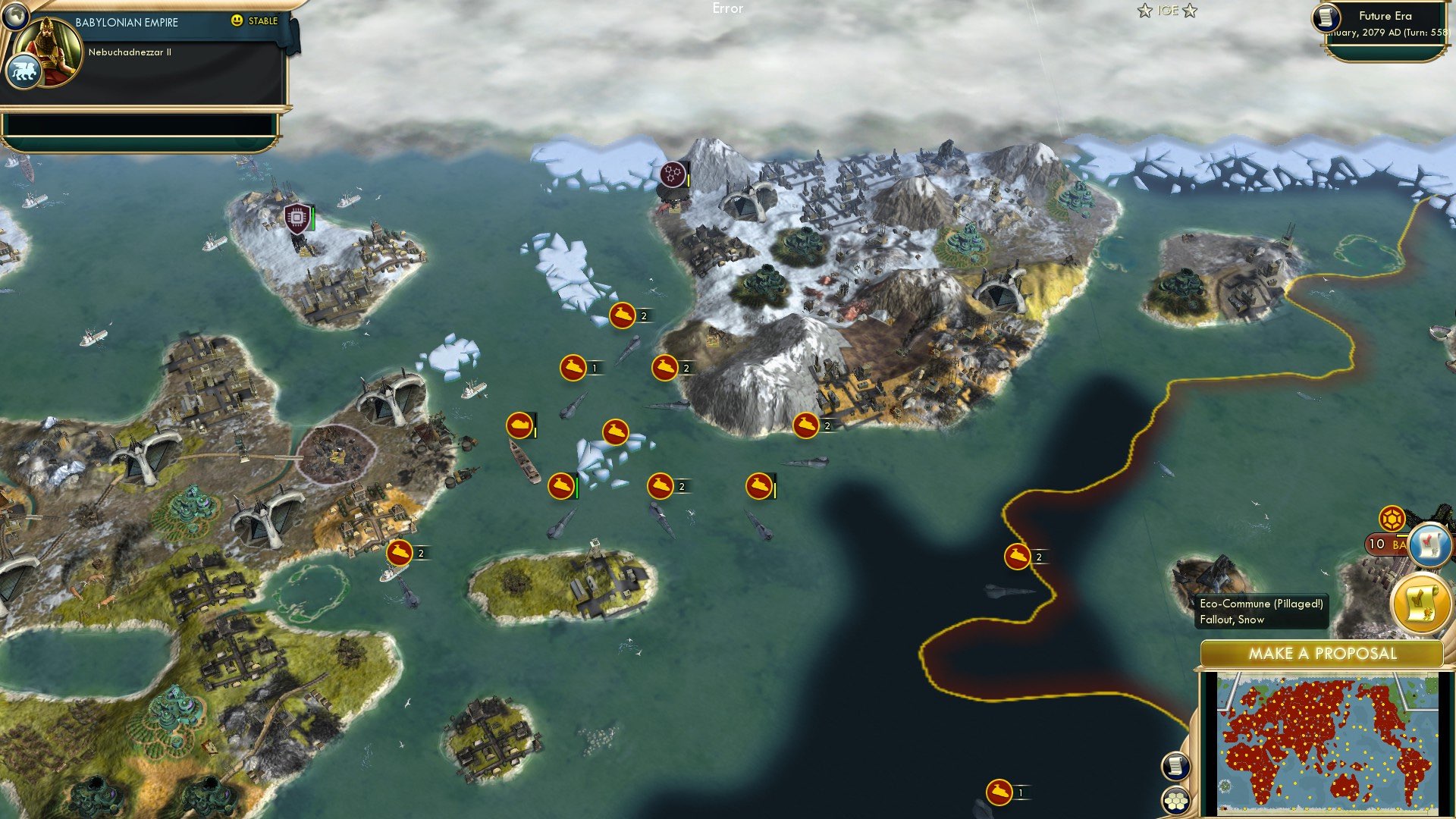Select the submarine flag showing strength 1
1456x819 pixels.
click(x=574, y=368)
